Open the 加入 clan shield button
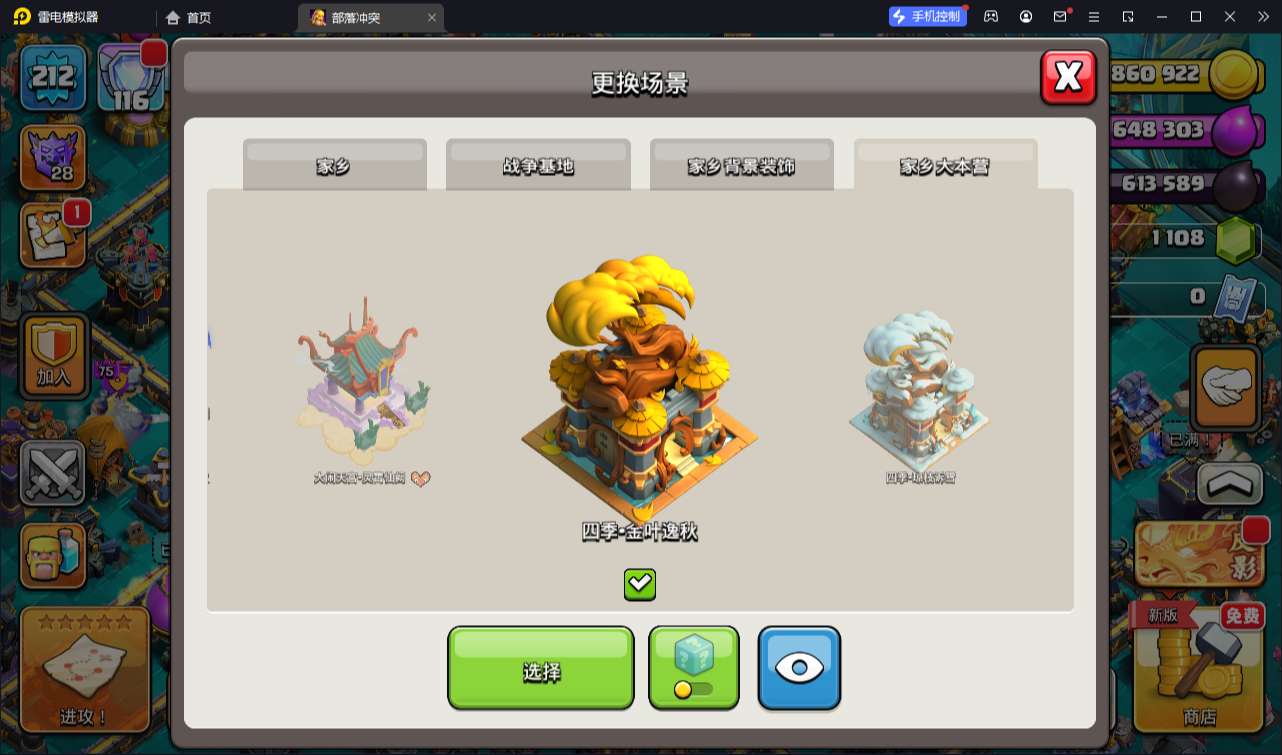The height and width of the screenshot is (755, 1282). pyautogui.click(x=53, y=356)
